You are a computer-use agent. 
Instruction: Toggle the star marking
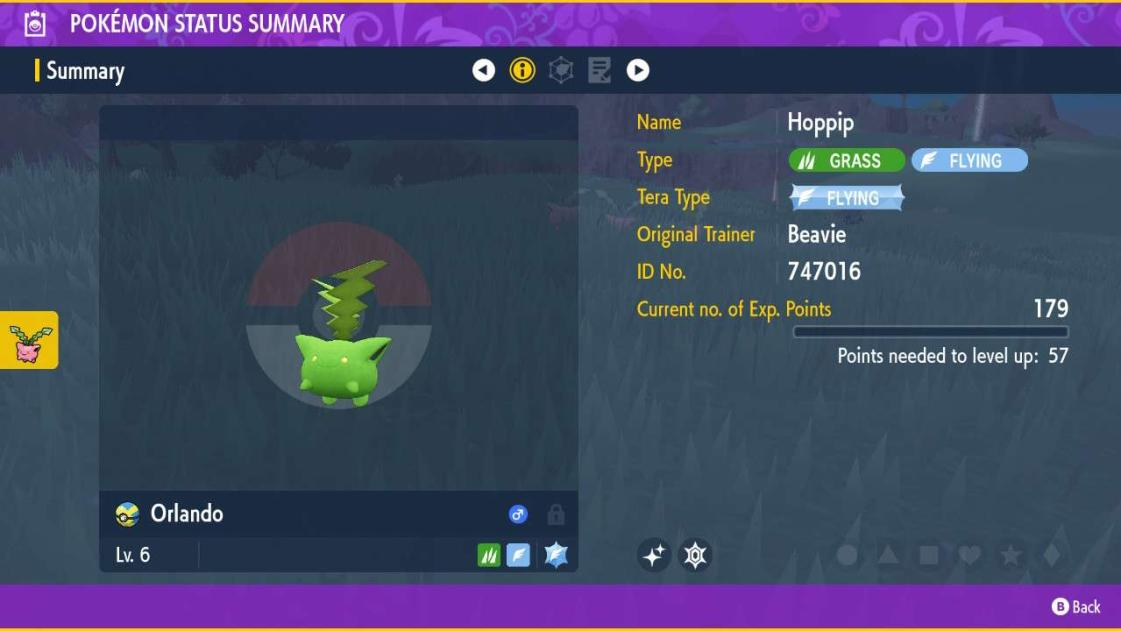(x=1010, y=555)
